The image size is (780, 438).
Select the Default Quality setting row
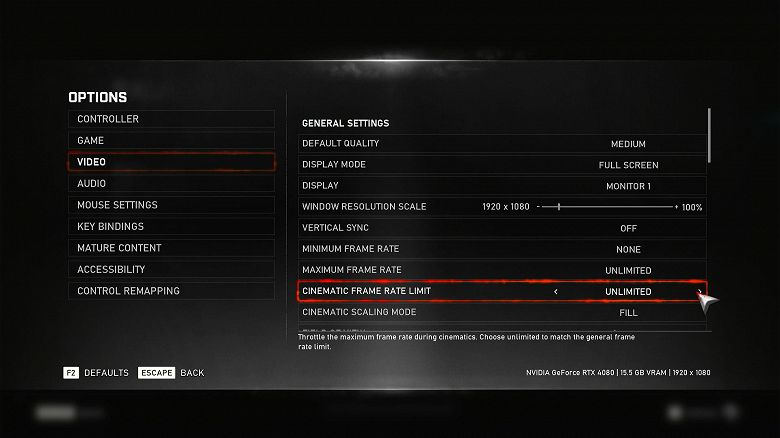click(x=502, y=144)
